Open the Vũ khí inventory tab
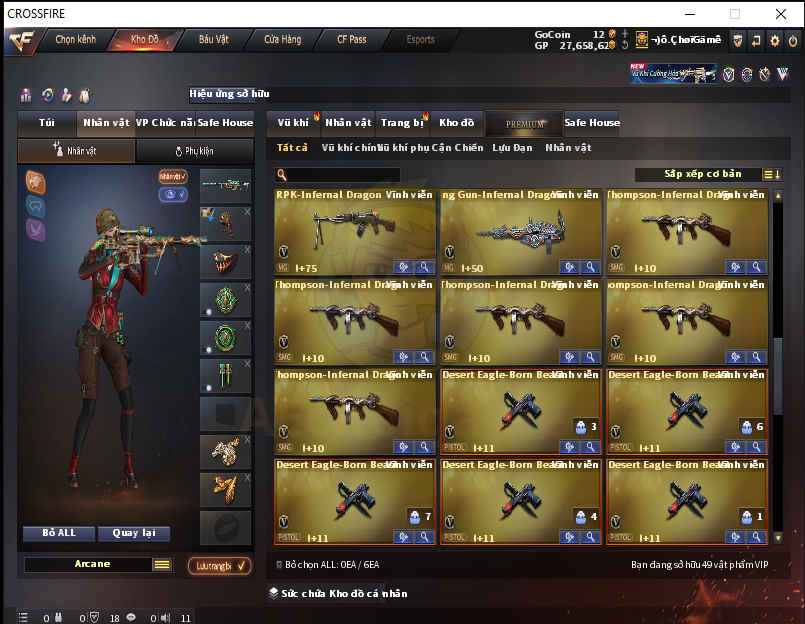Viewport: 805px width, 624px height. coord(293,123)
